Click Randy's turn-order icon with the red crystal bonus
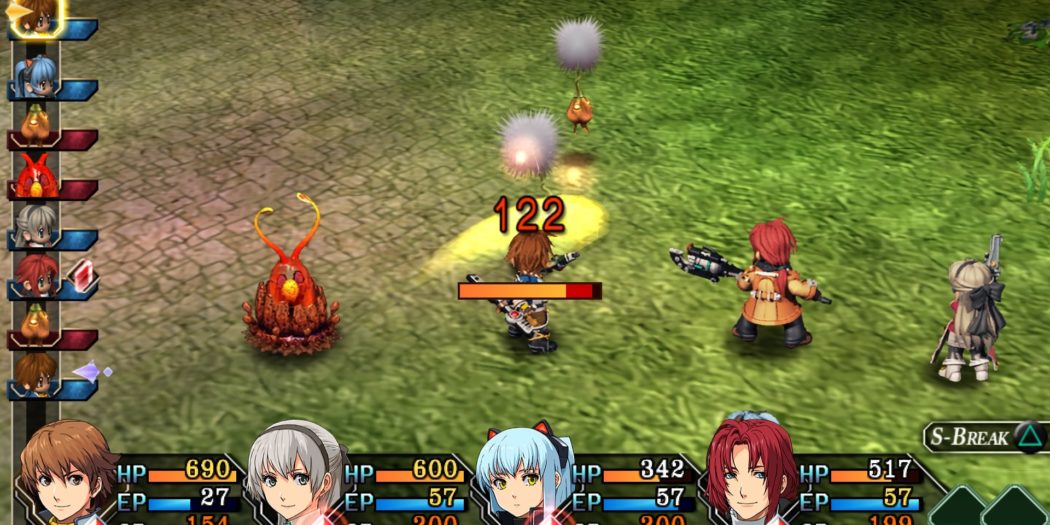Viewport: 1050px width, 525px height. [38, 275]
